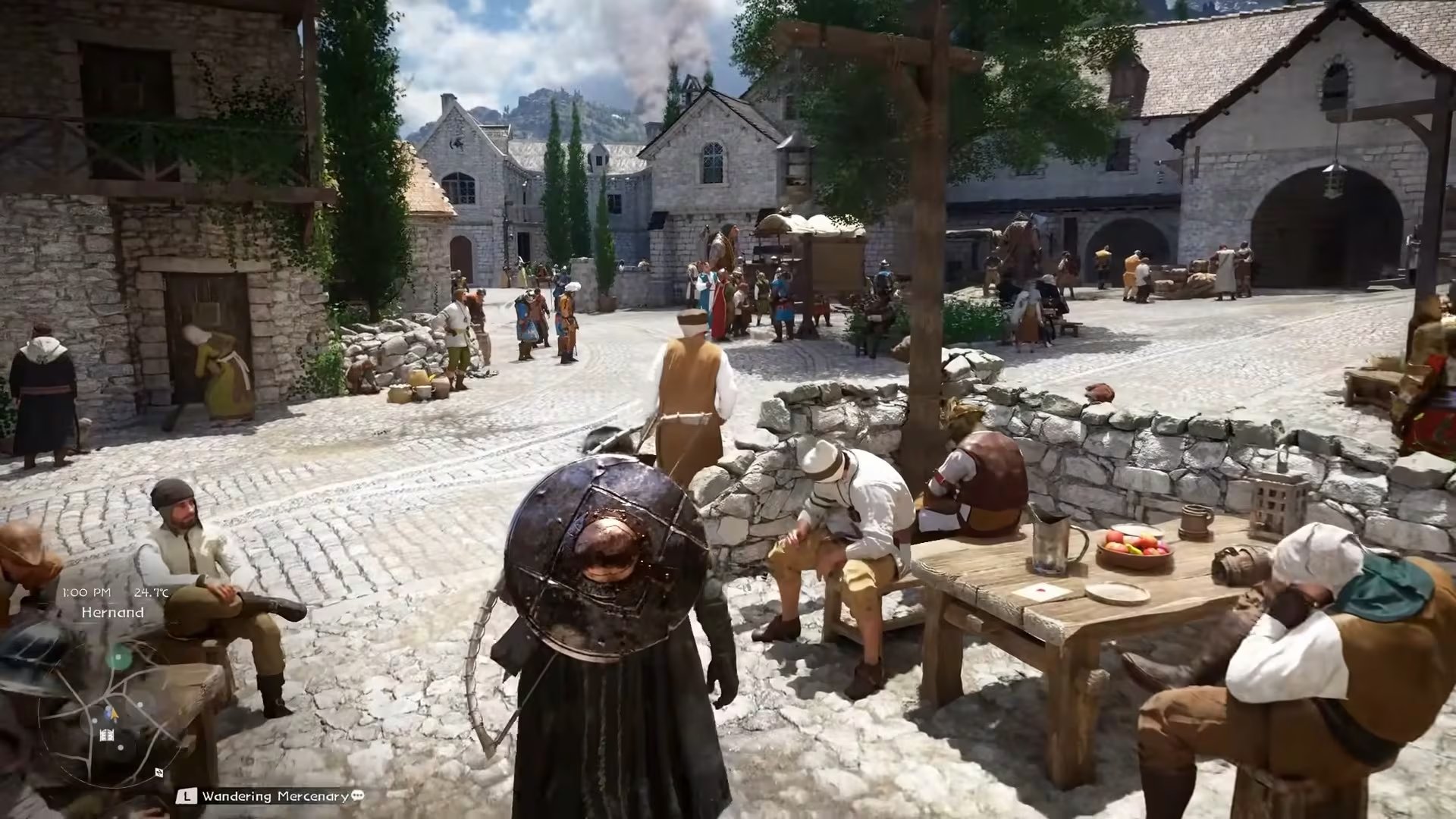Click the small swap icon on minimap edge
This screenshot has width=1456, height=819.
[x=159, y=773]
